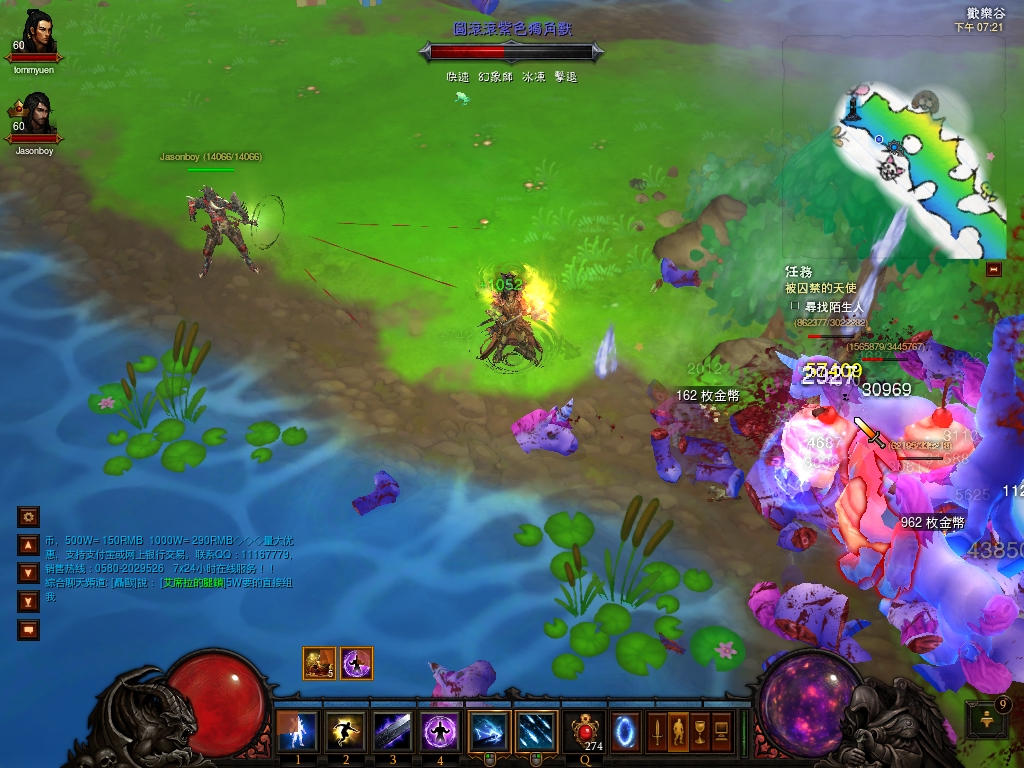Select the ice shards right-mouse skill
Viewport: 1024px width, 768px height.
[x=537, y=732]
